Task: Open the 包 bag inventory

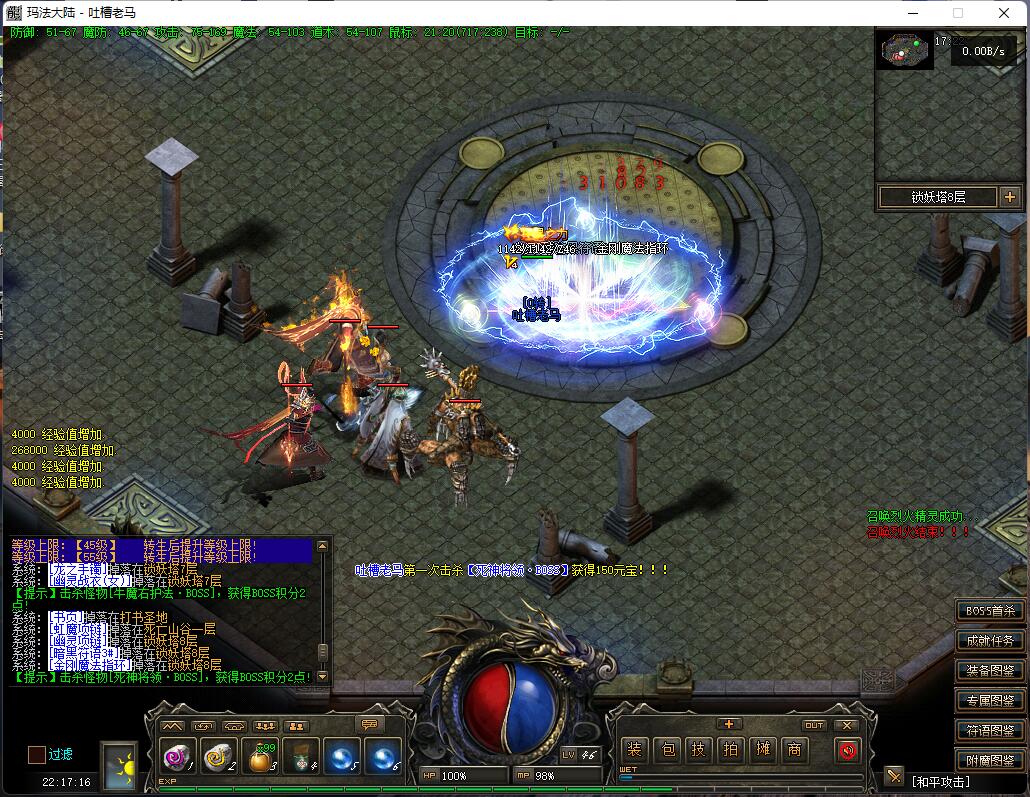Action: pos(668,749)
